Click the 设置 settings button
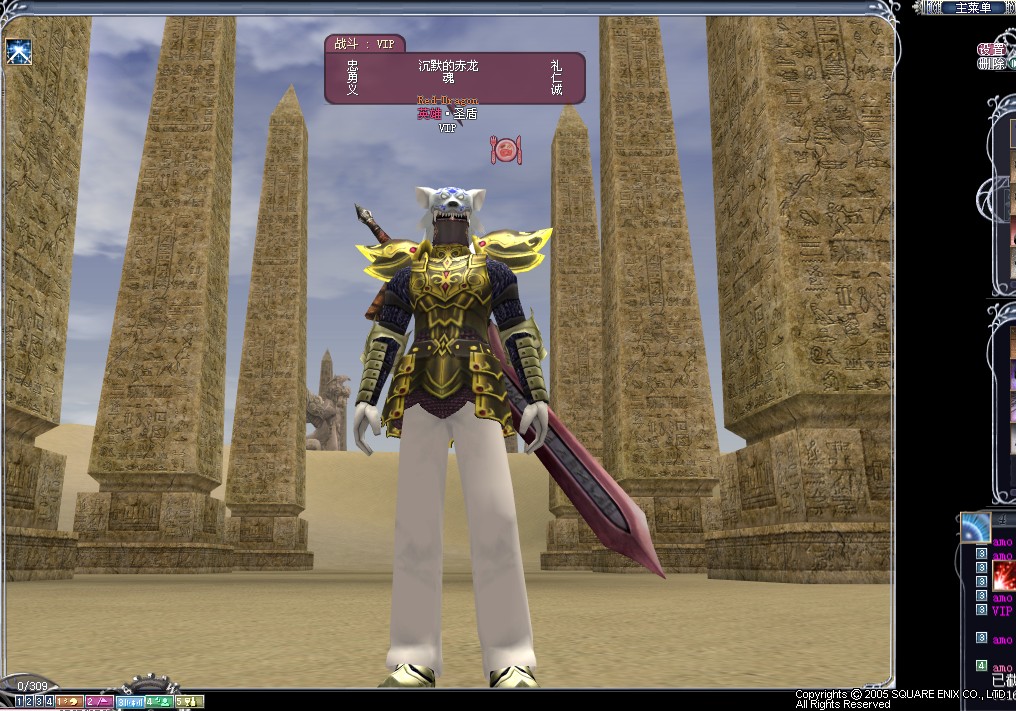1016x711 pixels. (x=990, y=49)
